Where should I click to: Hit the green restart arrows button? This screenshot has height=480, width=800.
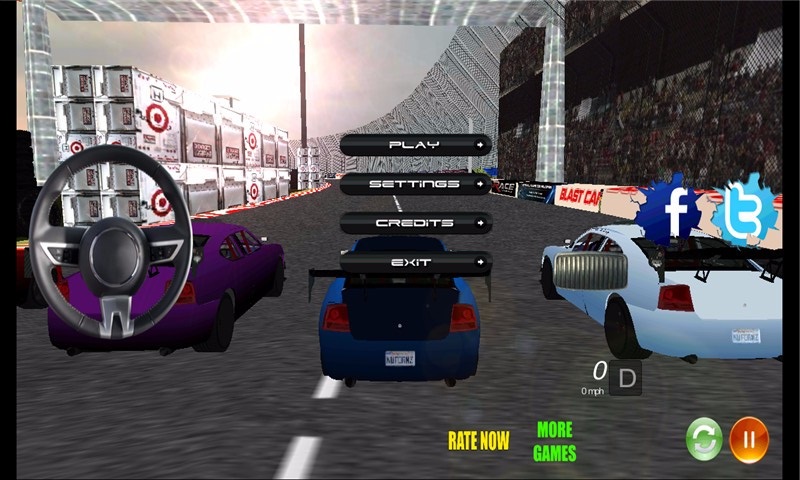coord(704,439)
